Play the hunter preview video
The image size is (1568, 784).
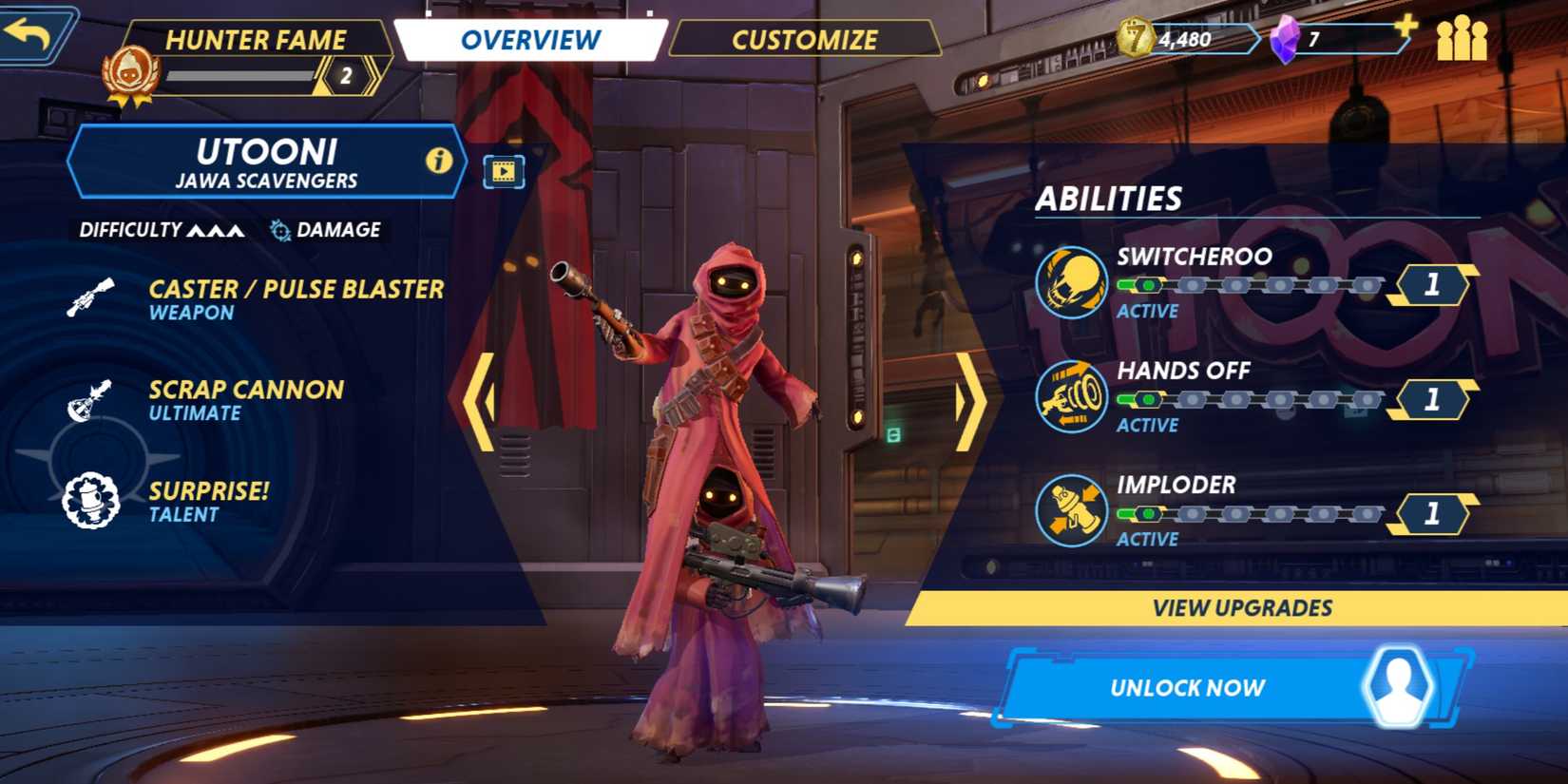point(504,172)
